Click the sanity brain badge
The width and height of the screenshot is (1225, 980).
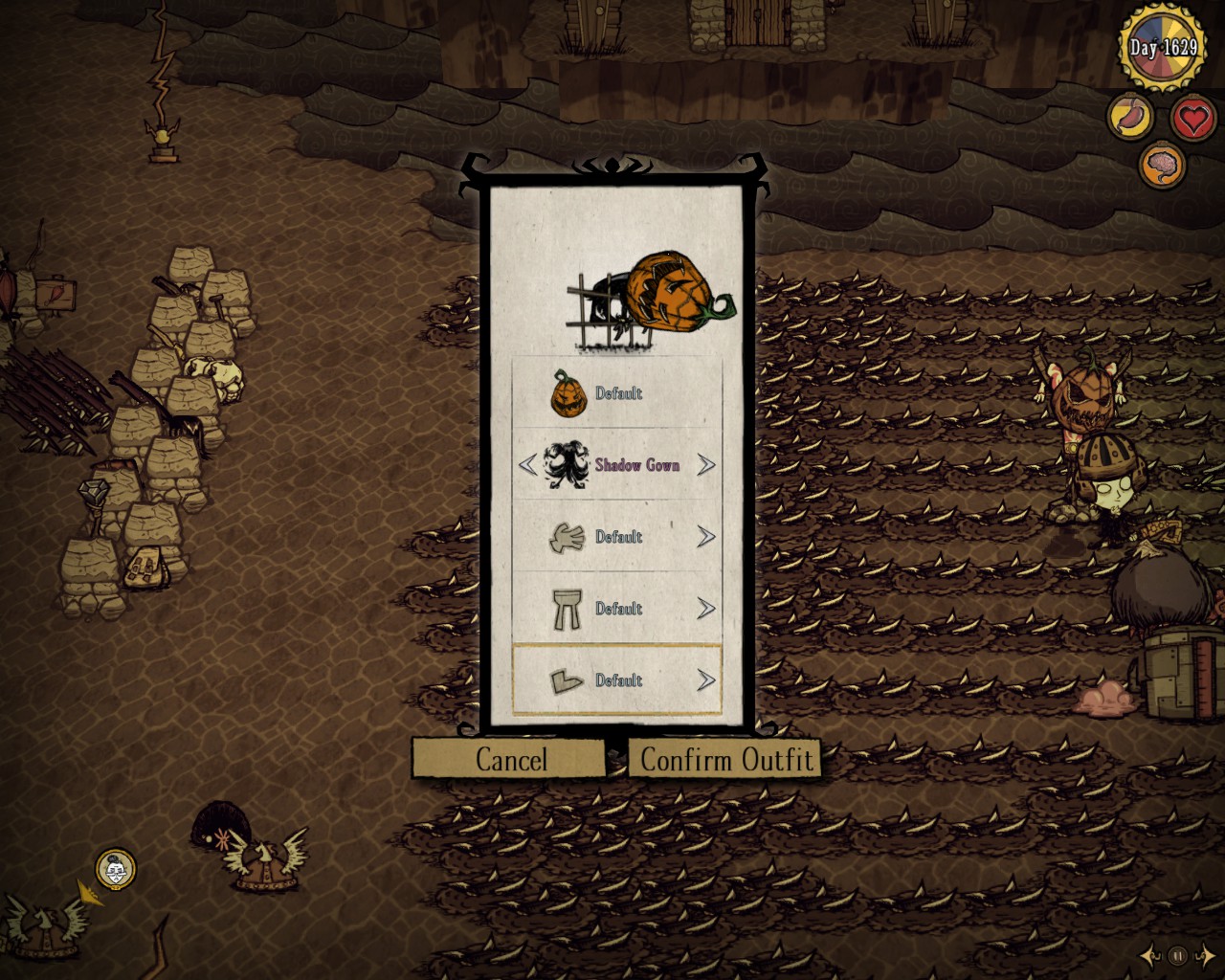1160,165
